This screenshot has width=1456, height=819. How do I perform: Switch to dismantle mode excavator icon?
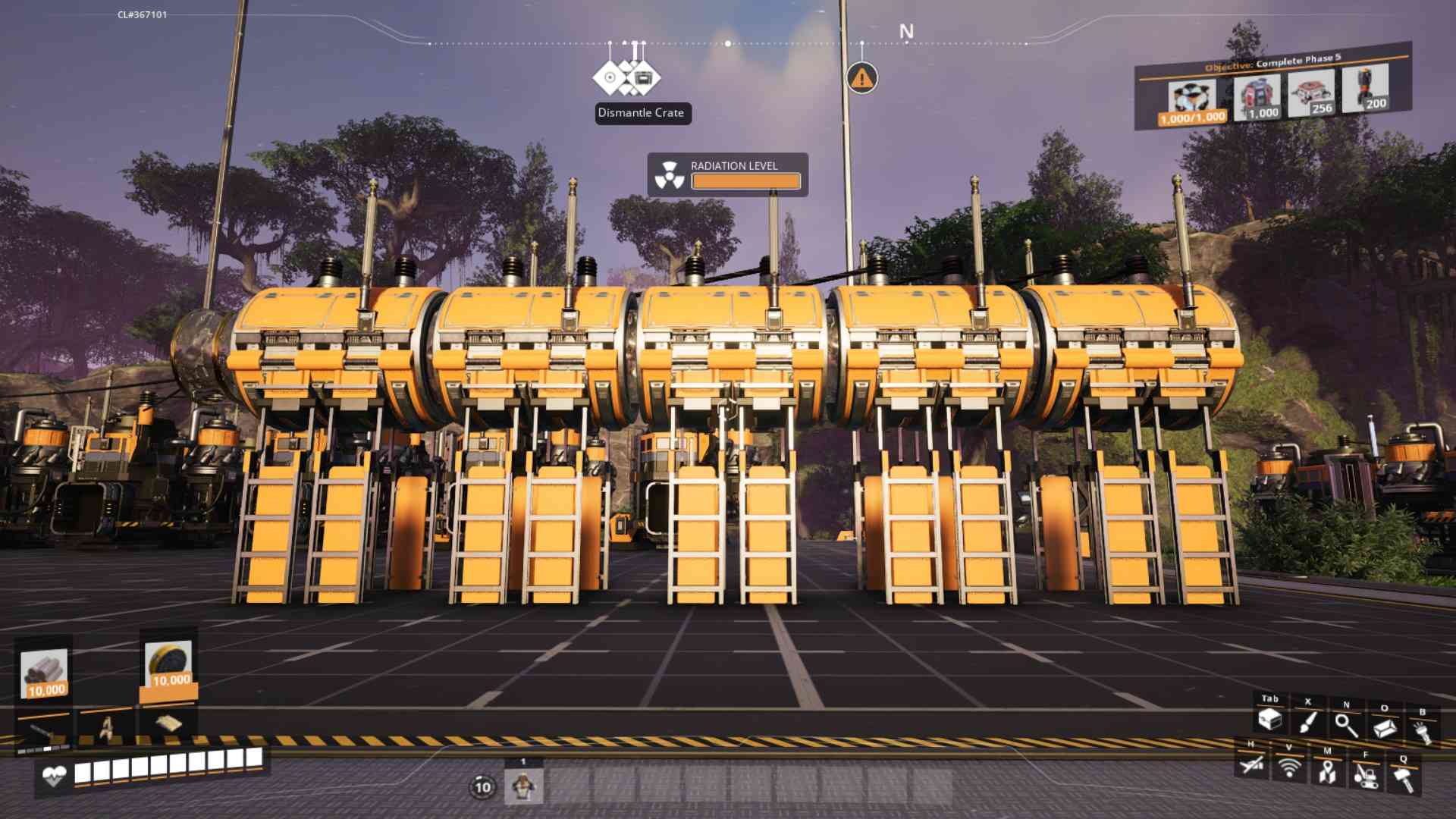[1365, 775]
